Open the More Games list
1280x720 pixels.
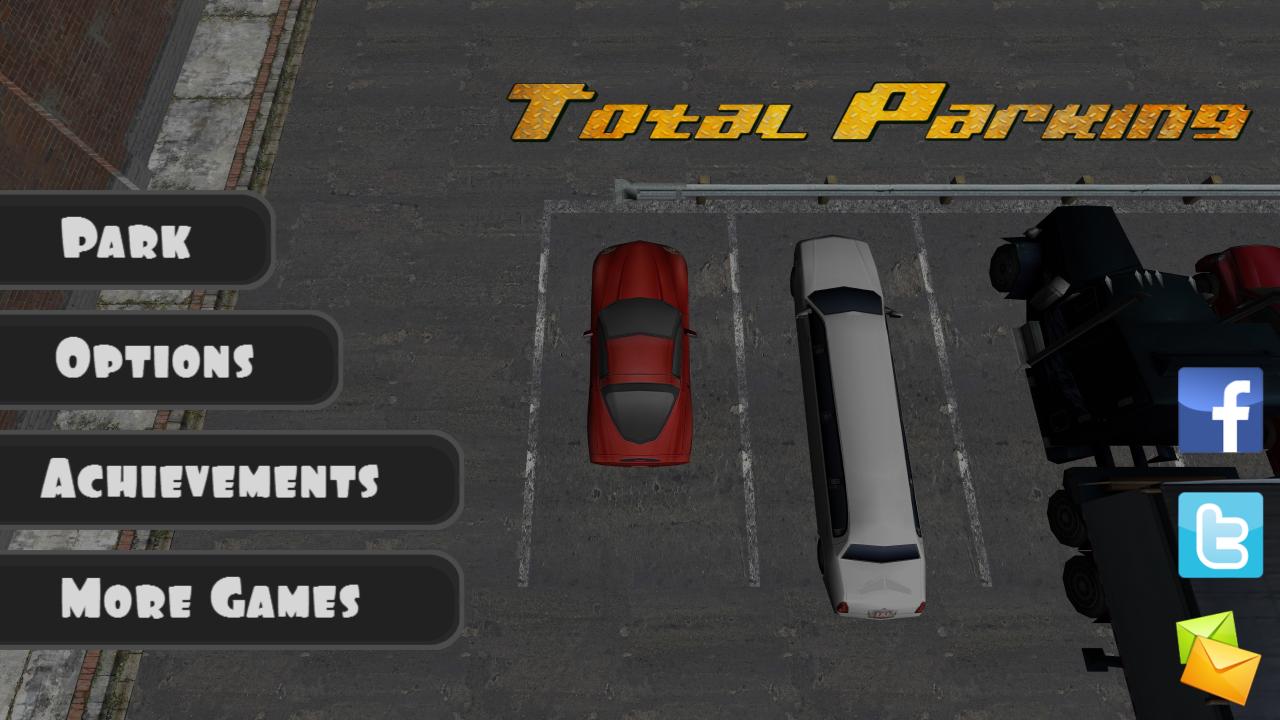211,601
